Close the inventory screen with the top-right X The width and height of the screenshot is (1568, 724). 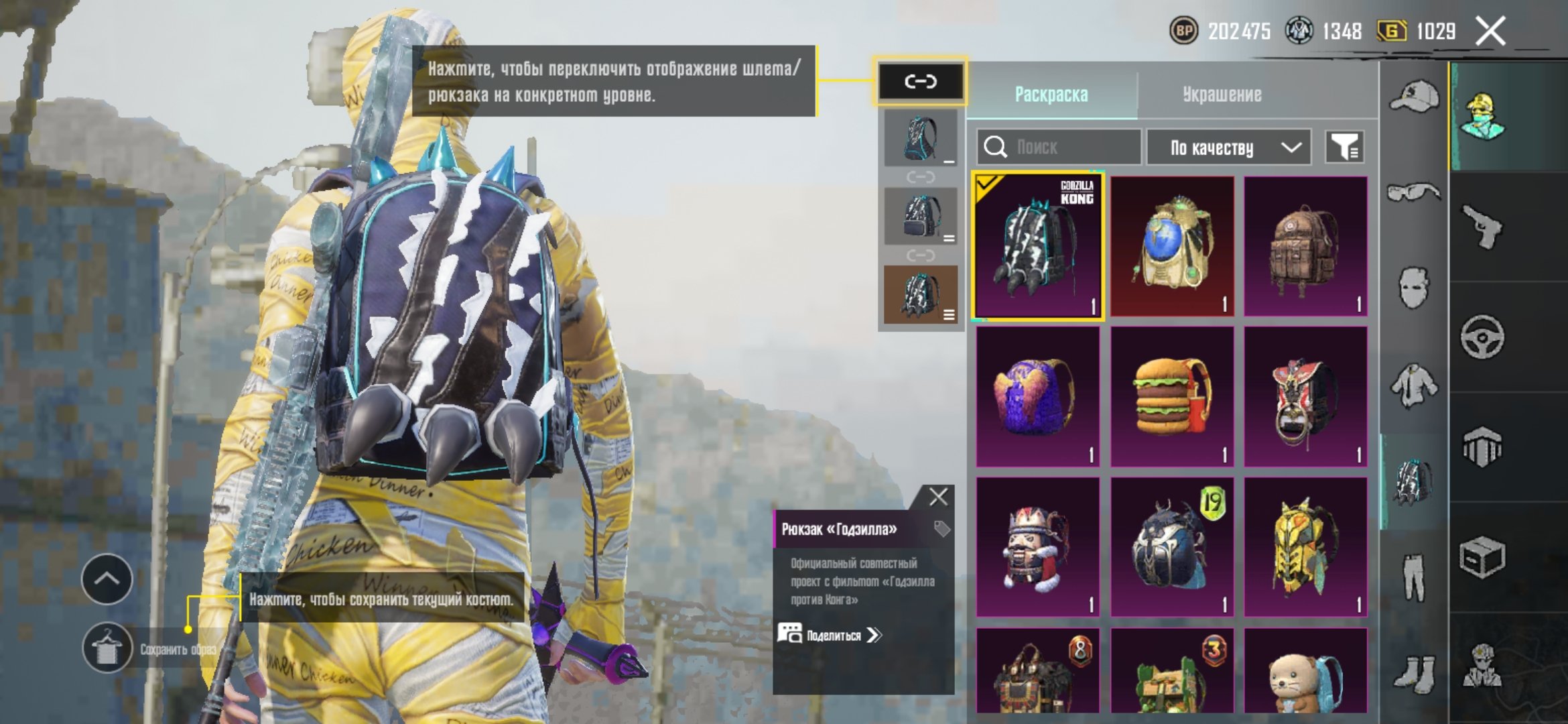coord(1490,32)
